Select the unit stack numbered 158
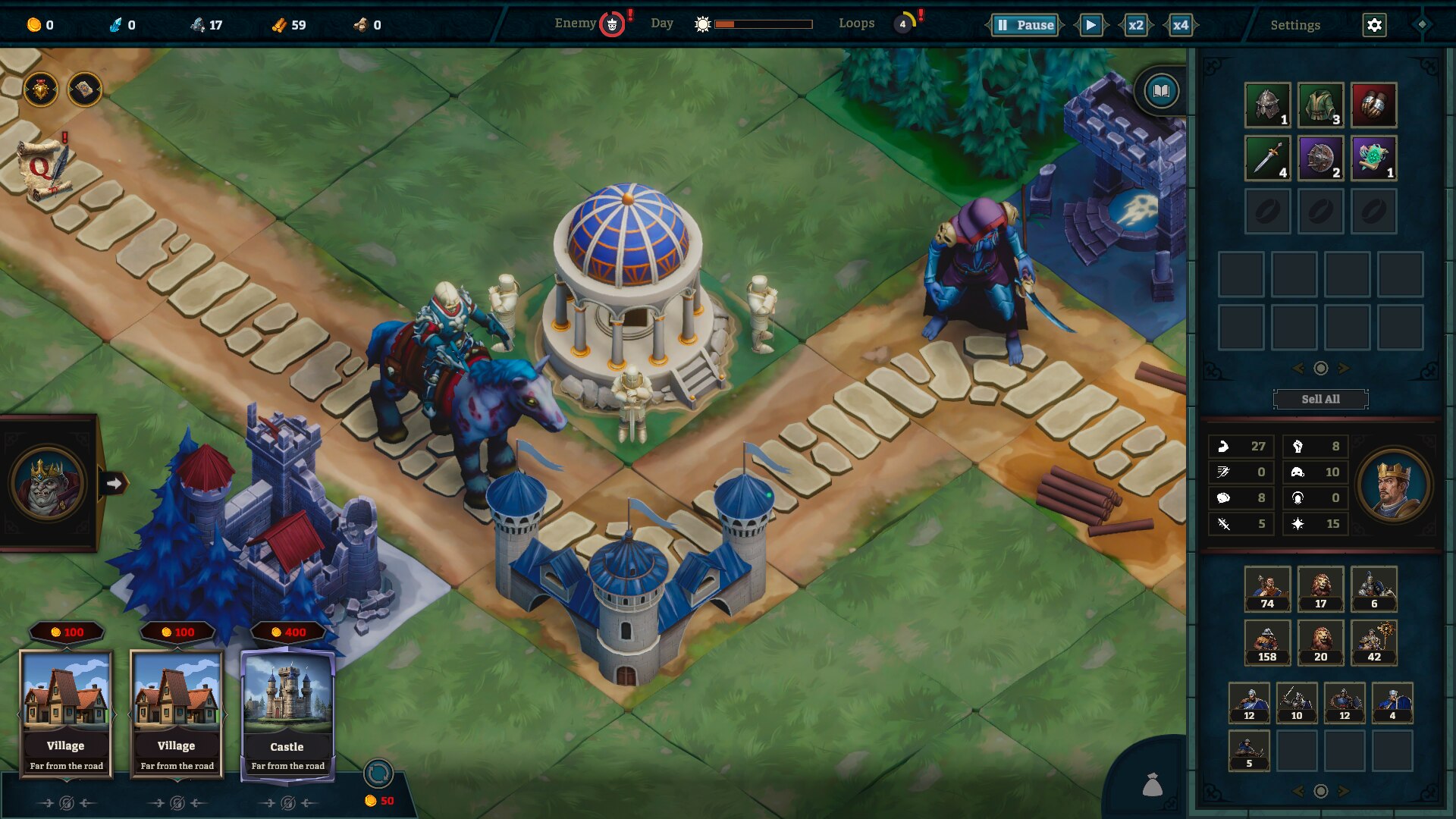 [1267, 642]
